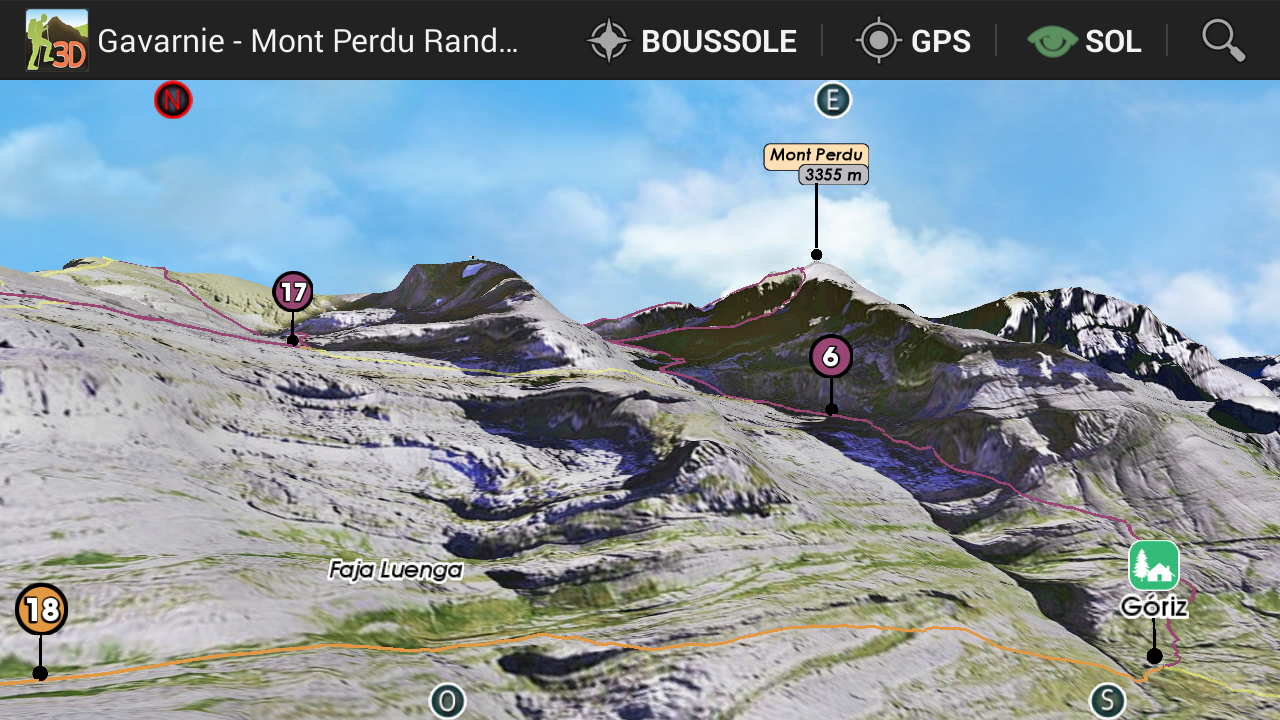The width and height of the screenshot is (1280, 720).
Task: Open the Góriz refuge marker
Action: pos(1154,566)
